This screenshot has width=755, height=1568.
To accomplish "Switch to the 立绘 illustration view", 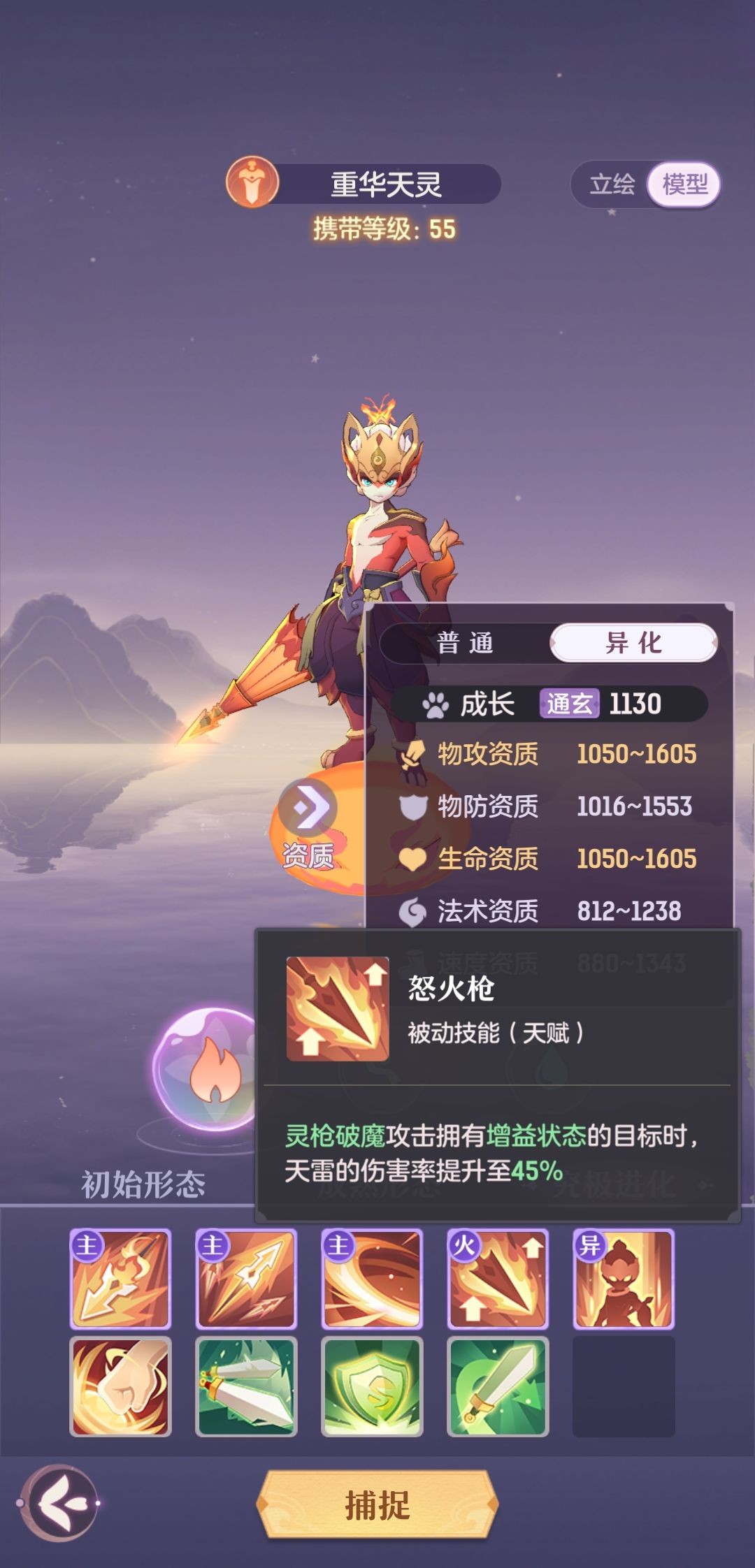I will pyautogui.click(x=612, y=184).
